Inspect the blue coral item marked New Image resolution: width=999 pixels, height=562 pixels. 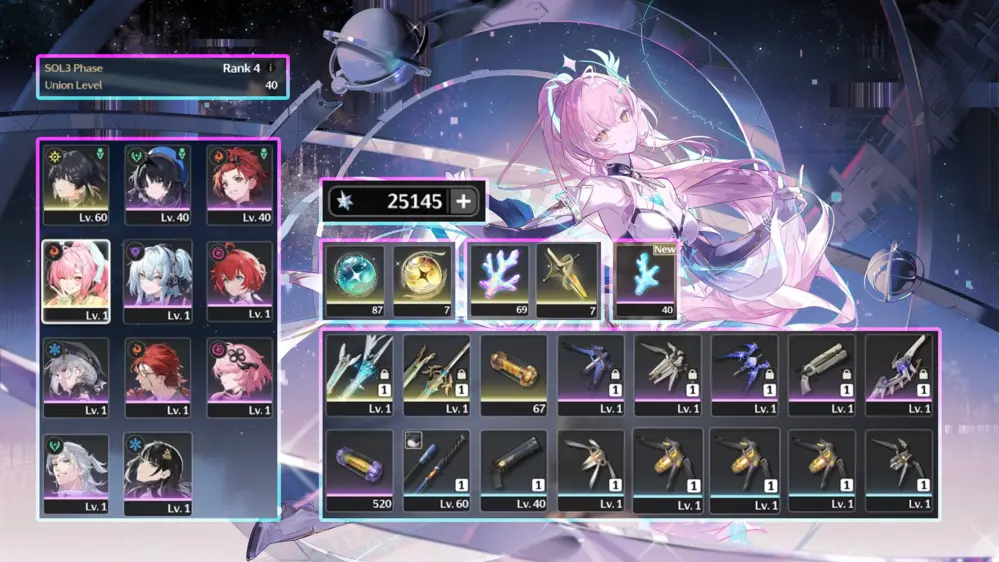coord(645,280)
